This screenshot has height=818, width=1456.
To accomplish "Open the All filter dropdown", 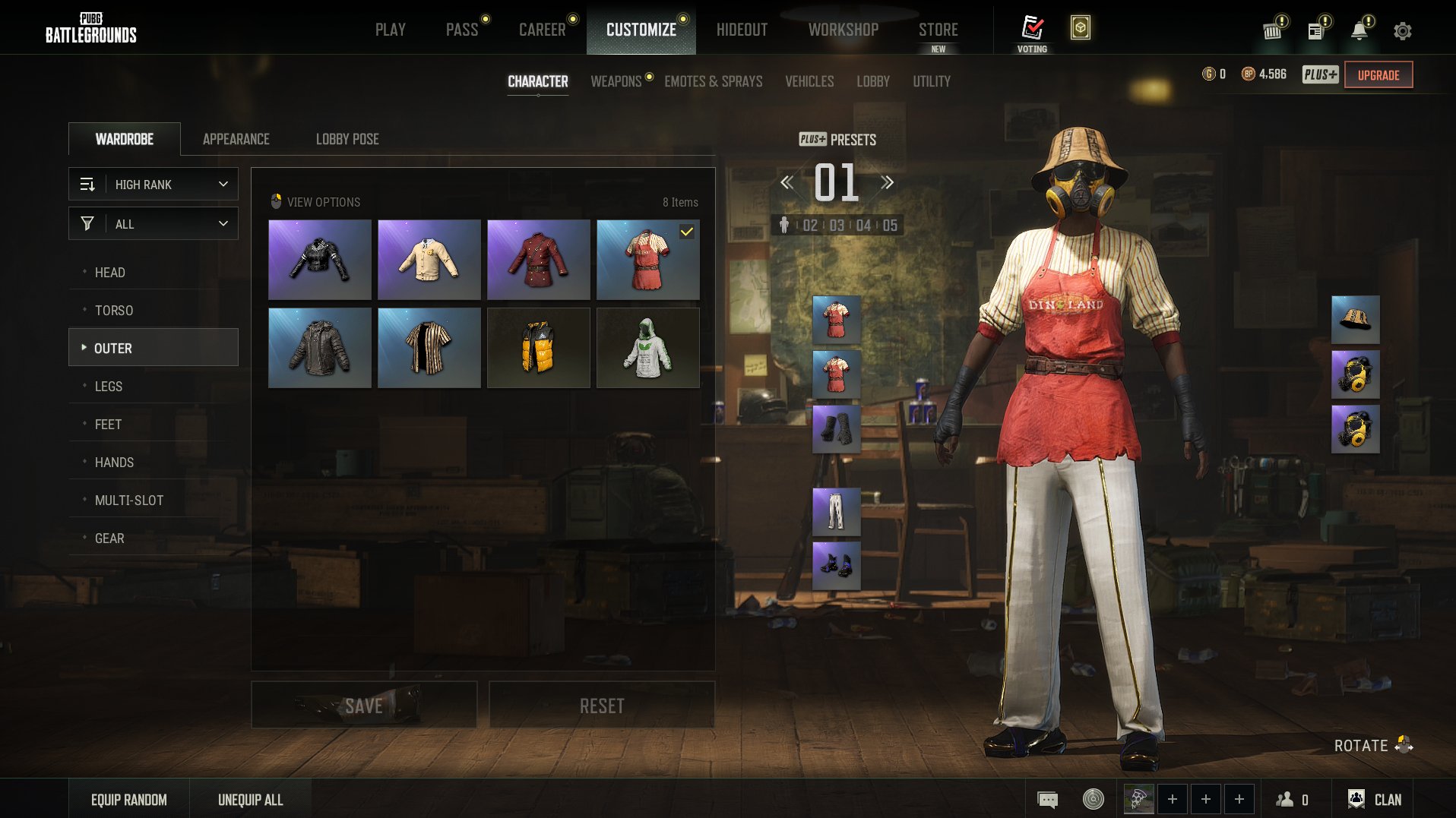I will 154,224.
